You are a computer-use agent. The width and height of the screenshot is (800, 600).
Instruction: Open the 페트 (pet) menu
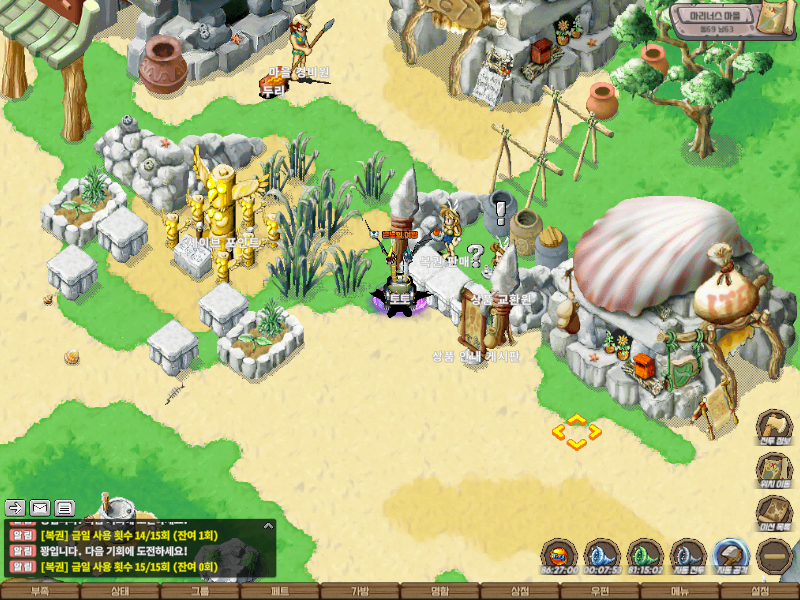click(x=280, y=591)
